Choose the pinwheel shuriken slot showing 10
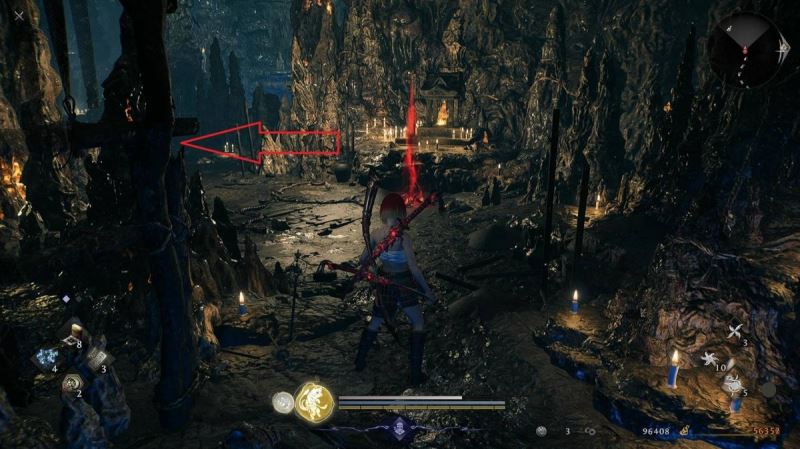Viewport: 800px width, 449px height. click(x=712, y=358)
